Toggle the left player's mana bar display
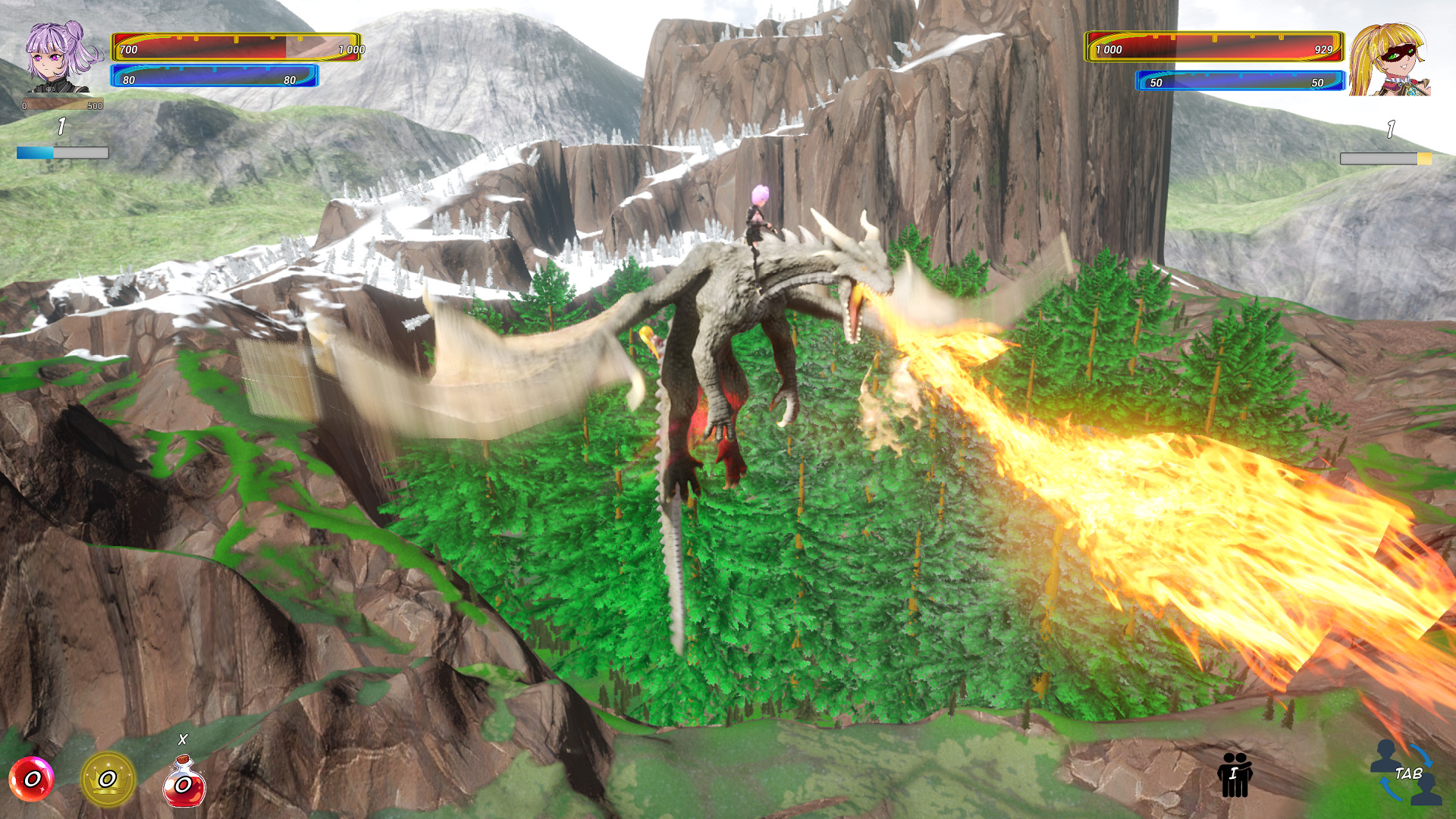Image resolution: width=1456 pixels, height=819 pixels. coord(213,76)
